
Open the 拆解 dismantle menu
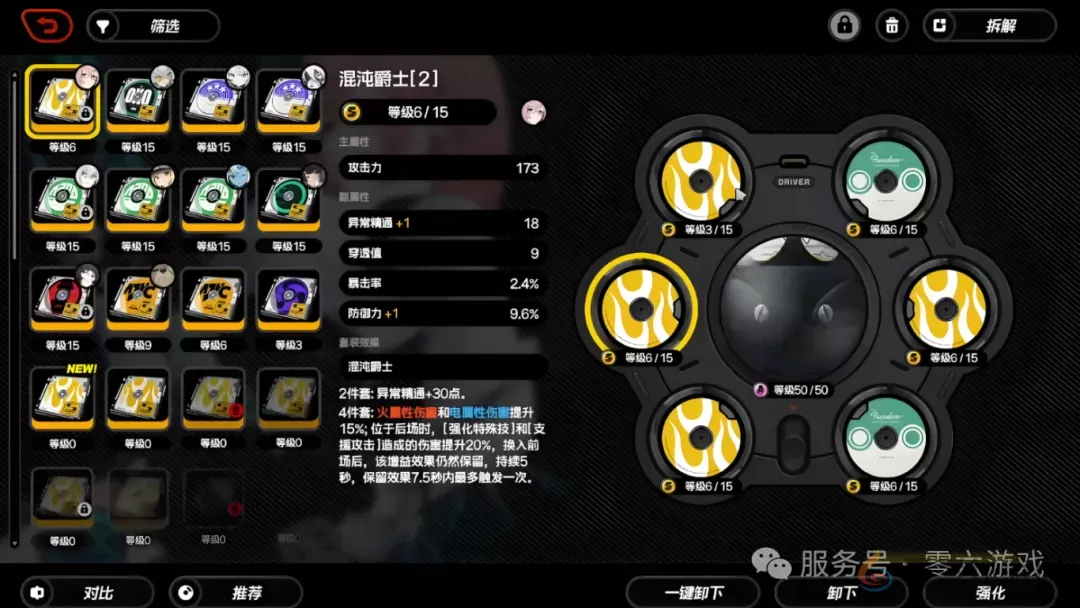988,26
